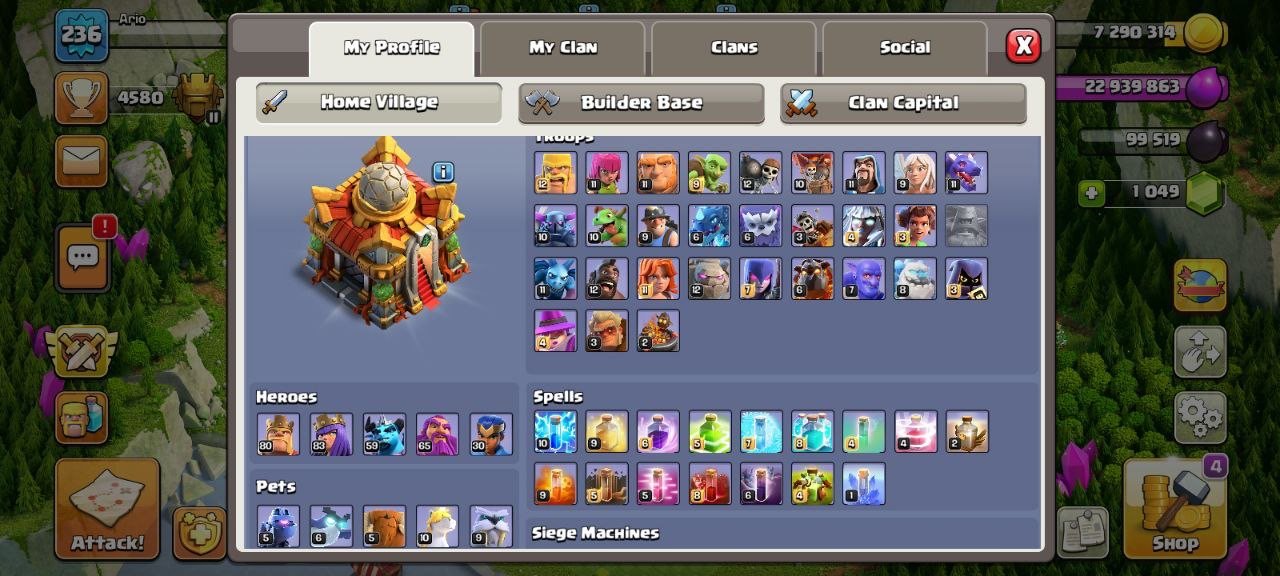Switch to the My Clan tab
This screenshot has height=576, width=1280.
562,48
